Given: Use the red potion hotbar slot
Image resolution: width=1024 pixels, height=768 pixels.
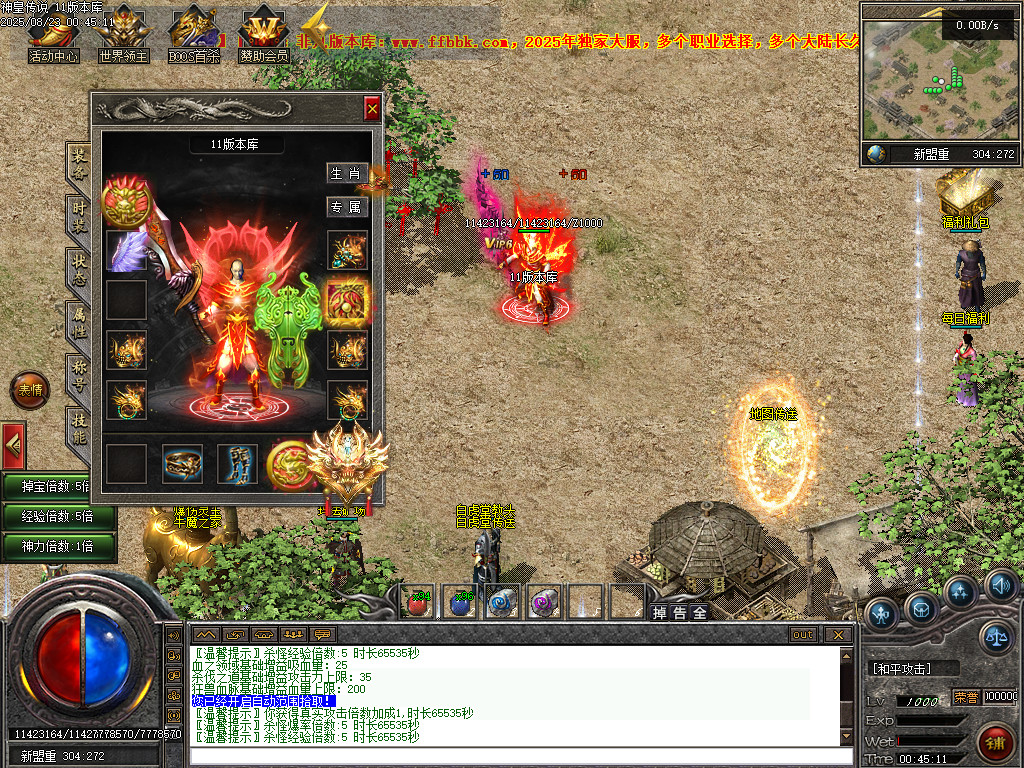Looking at the screenshot, I should (417, 602).
